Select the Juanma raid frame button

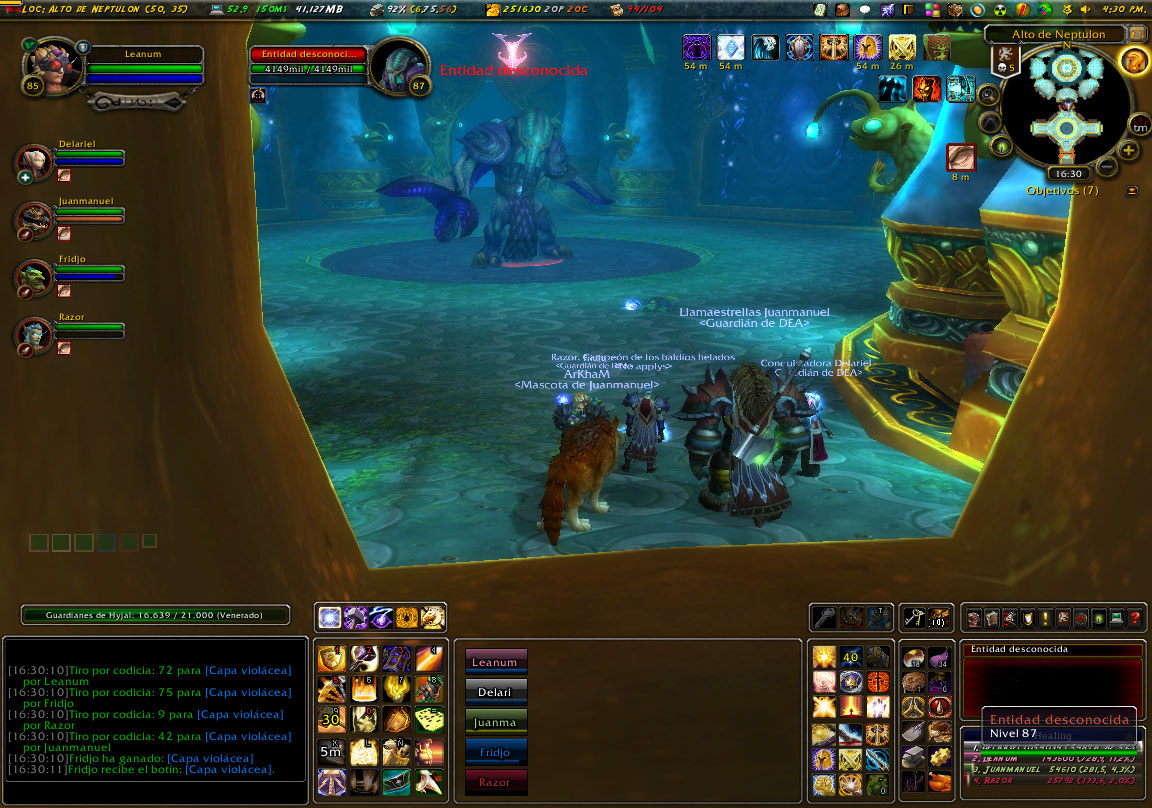pyautogui.click(x=496, y=721)
